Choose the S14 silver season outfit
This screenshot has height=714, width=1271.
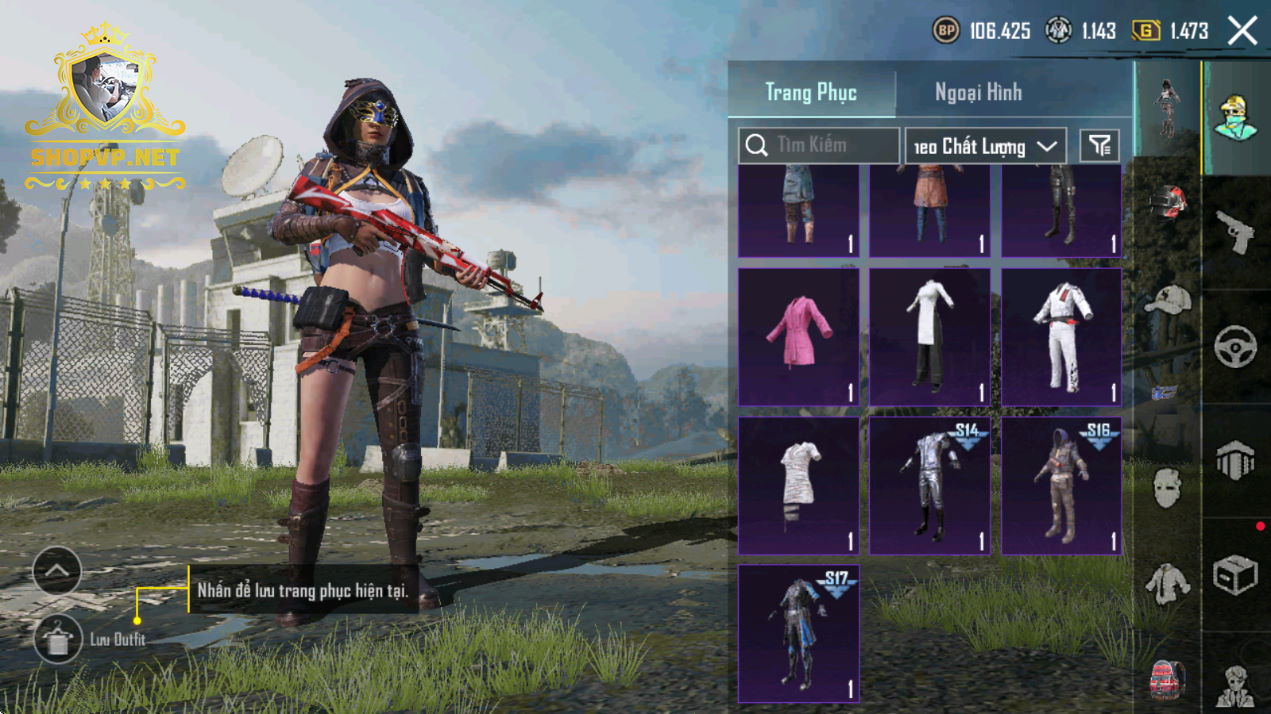coord(930,485)
